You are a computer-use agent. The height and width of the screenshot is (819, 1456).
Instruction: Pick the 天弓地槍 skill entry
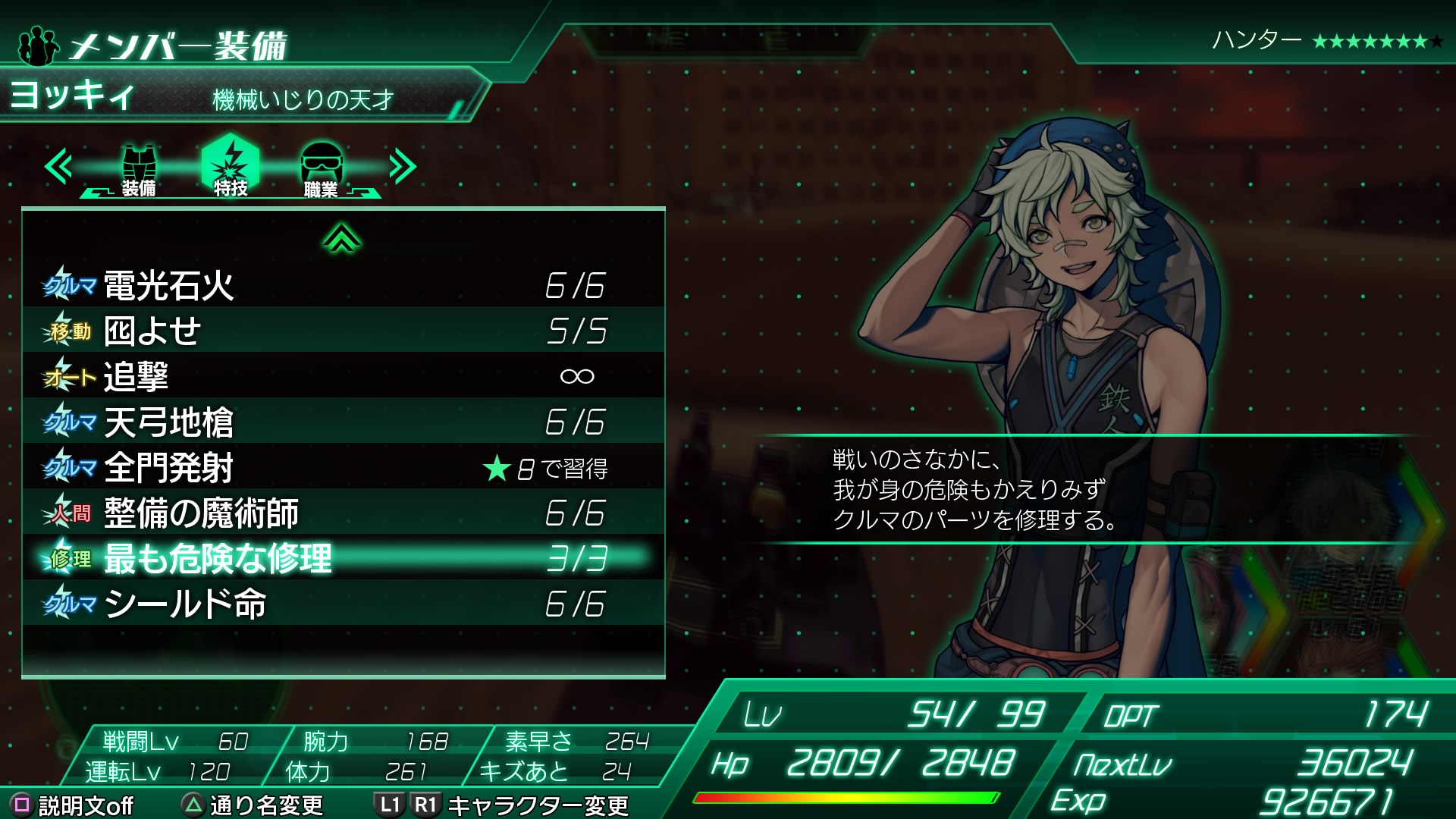pyautogui.click(x=343, y=422)
